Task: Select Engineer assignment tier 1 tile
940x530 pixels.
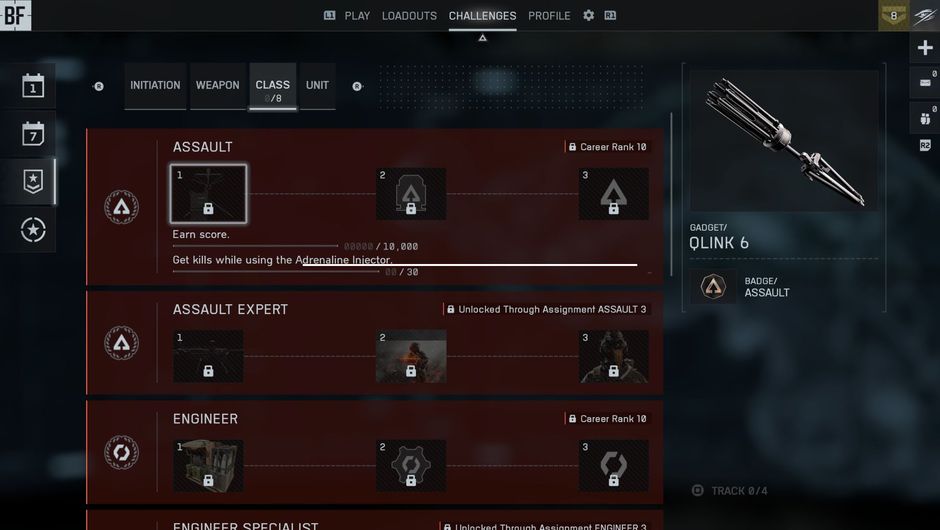Action: tap(208, 466)
